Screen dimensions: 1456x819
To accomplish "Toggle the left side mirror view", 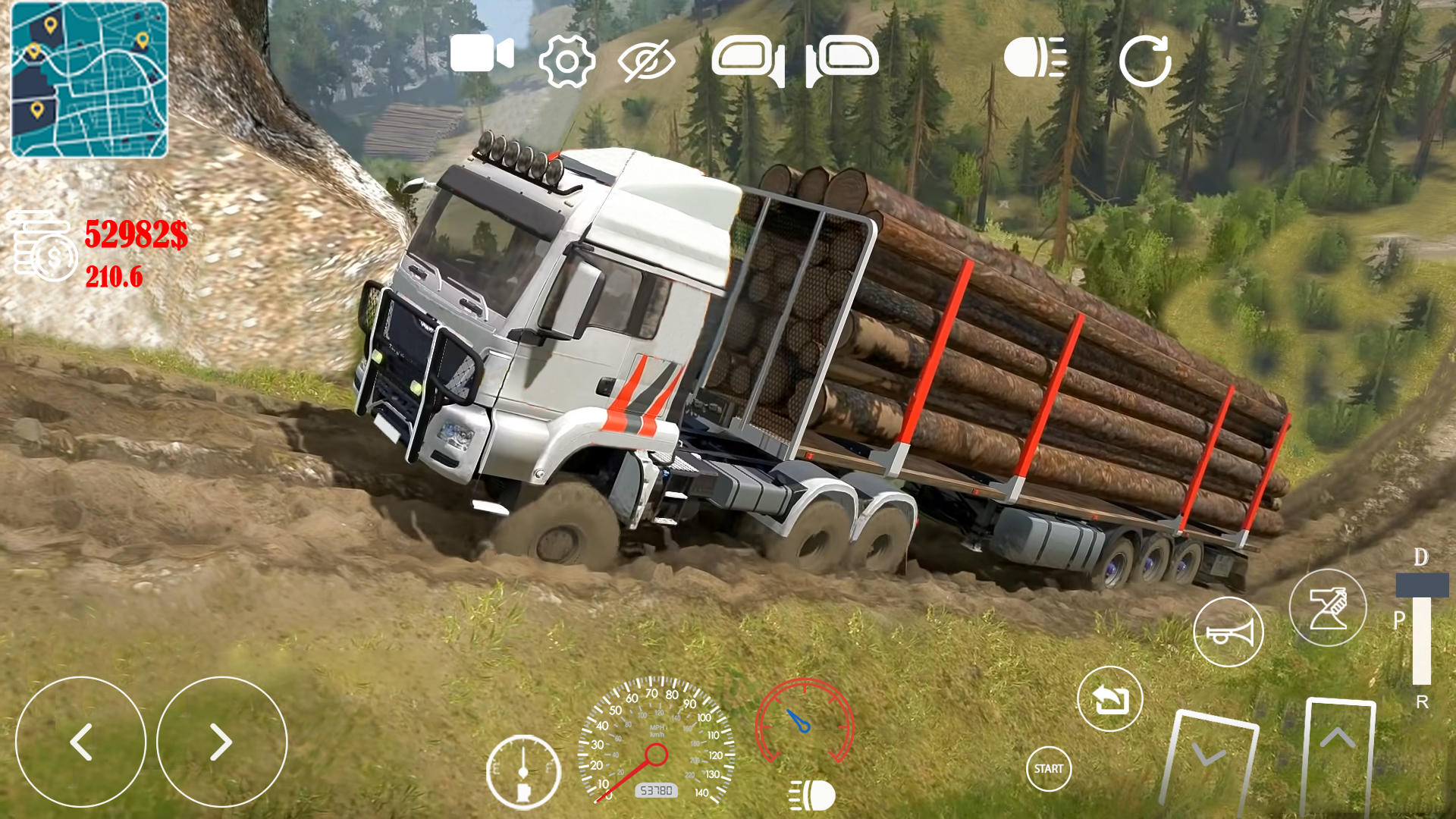I will point(748,60).
